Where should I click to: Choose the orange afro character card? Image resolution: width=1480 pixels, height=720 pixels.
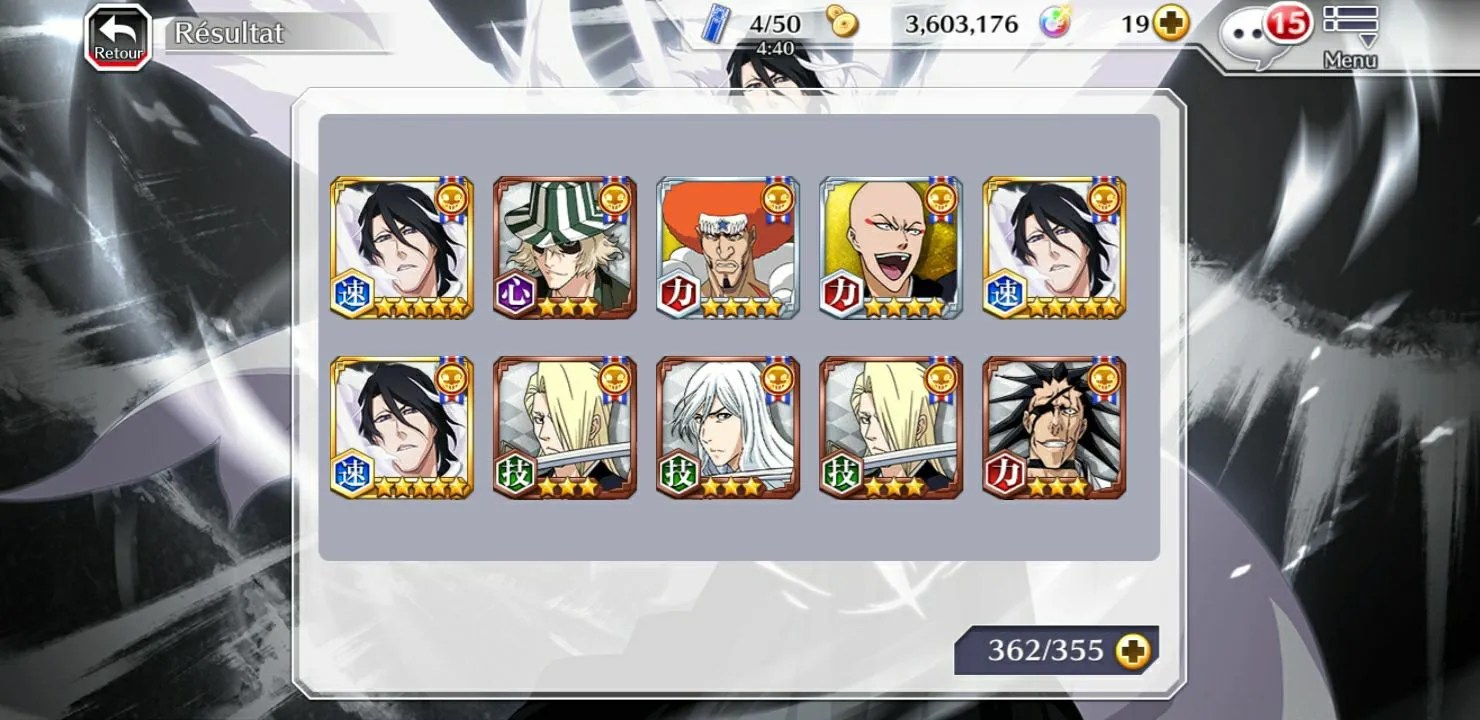(x=727, y=247)
